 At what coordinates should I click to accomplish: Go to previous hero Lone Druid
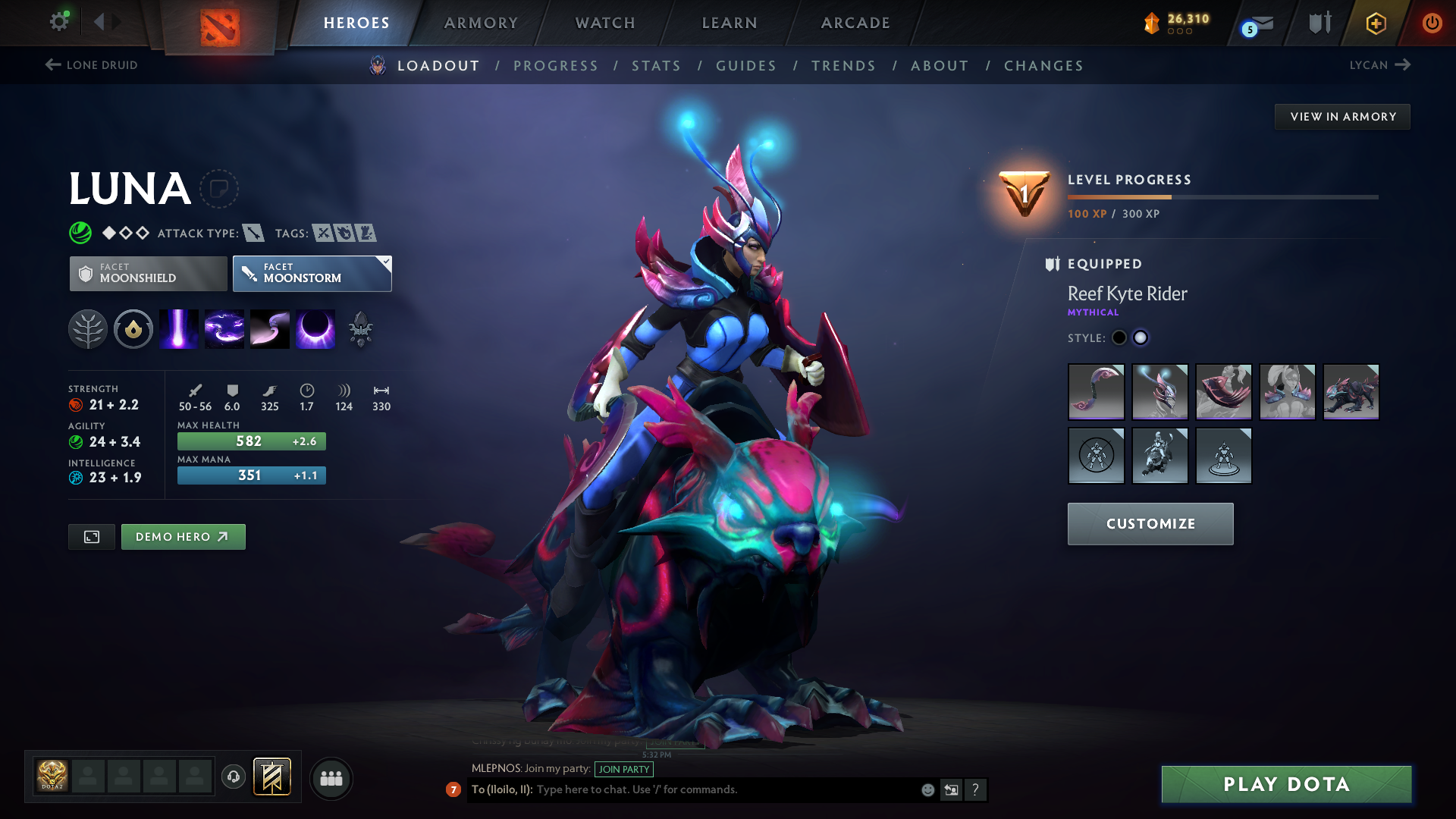pos(91,65)
